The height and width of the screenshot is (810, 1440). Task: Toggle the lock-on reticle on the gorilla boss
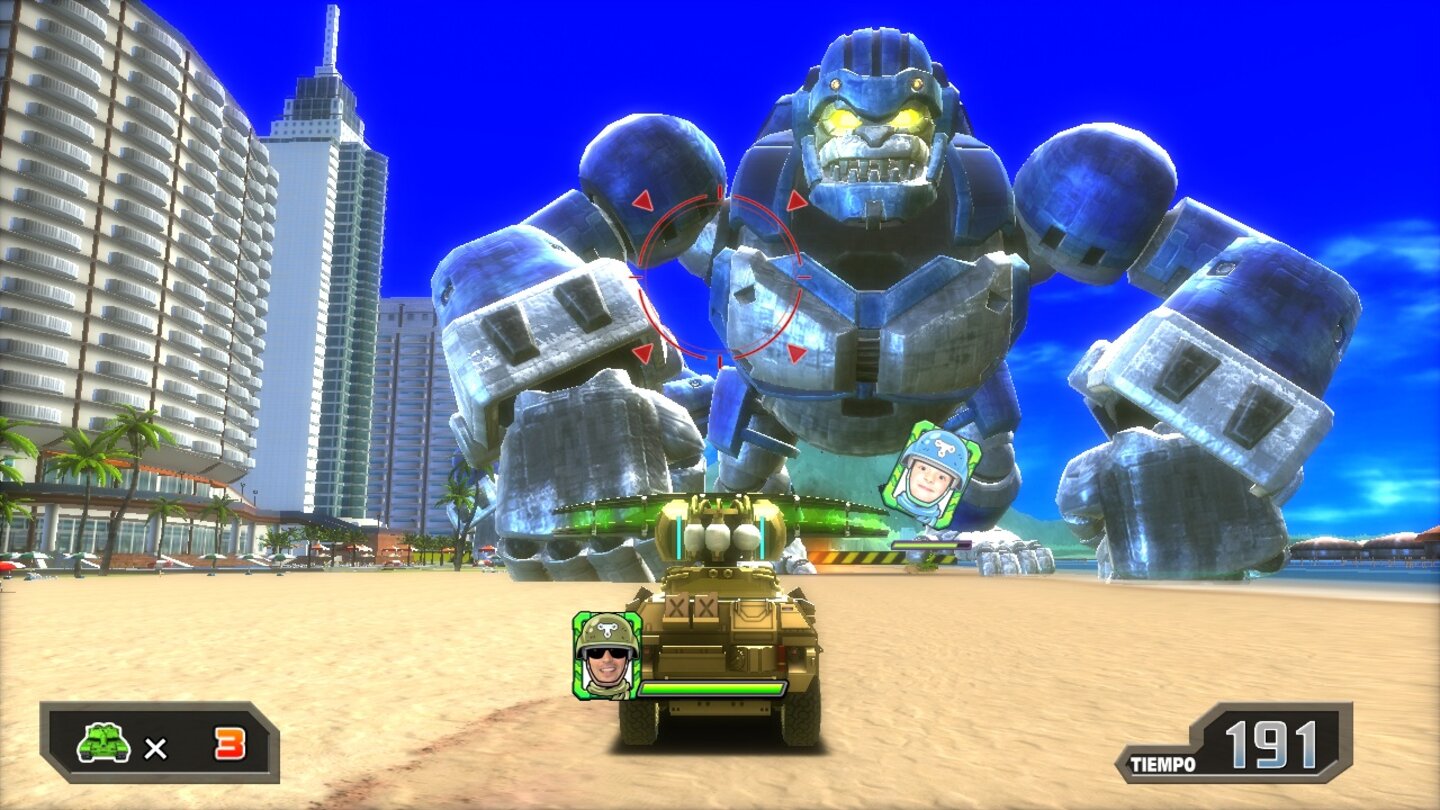coord(722,275)
